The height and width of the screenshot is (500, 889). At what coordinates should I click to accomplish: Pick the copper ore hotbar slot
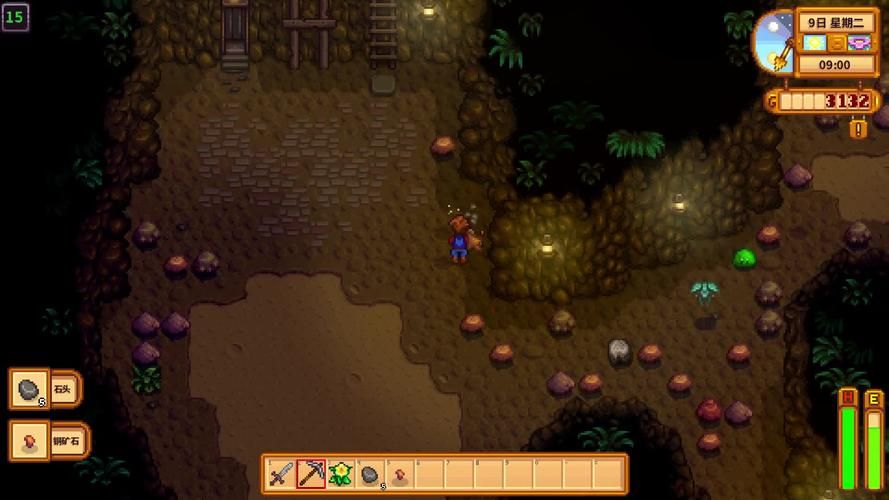pos(399,474)
